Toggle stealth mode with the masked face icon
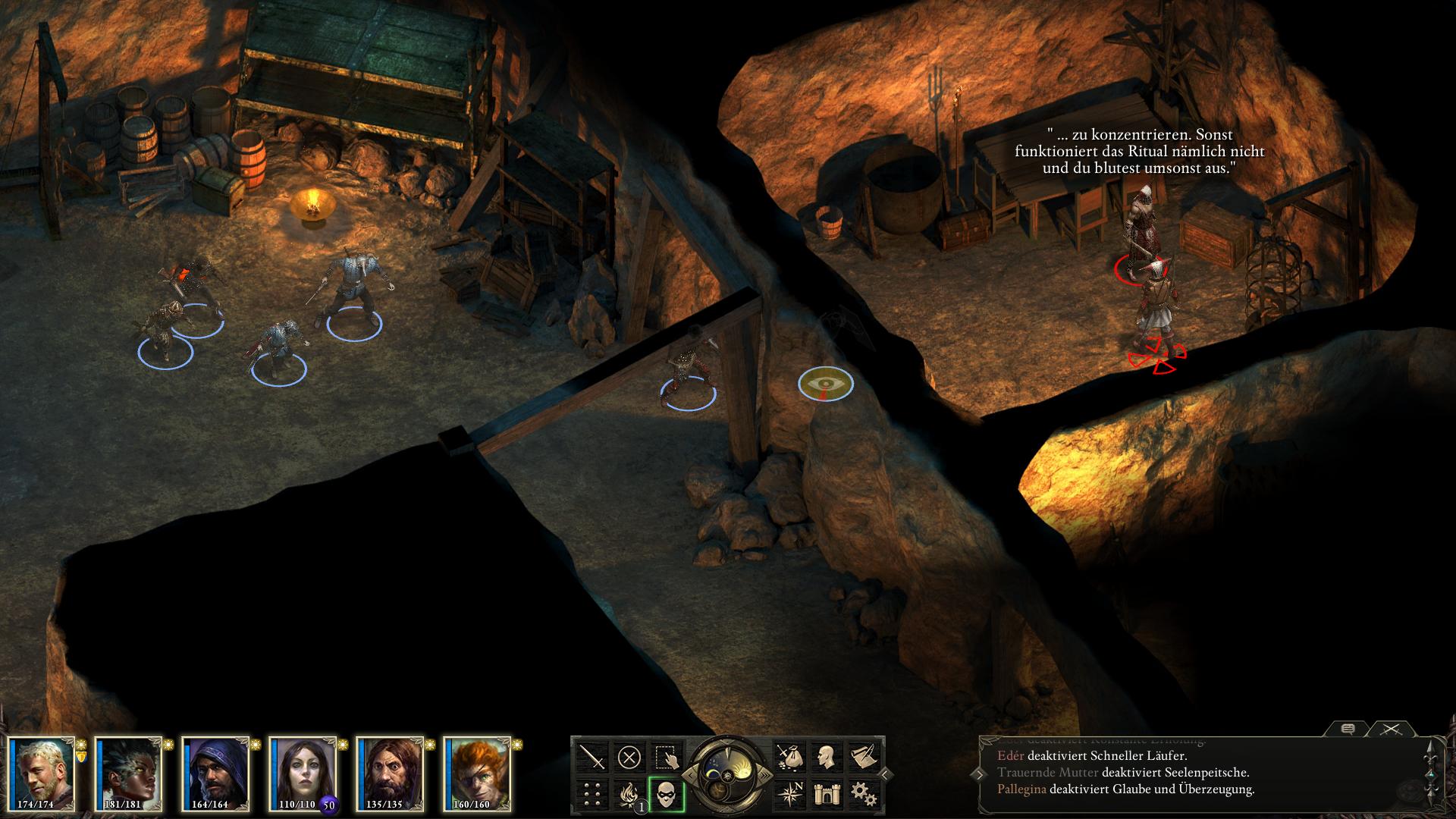The height and width of the screenshot is (819, 1456). (x=667, y=794)
